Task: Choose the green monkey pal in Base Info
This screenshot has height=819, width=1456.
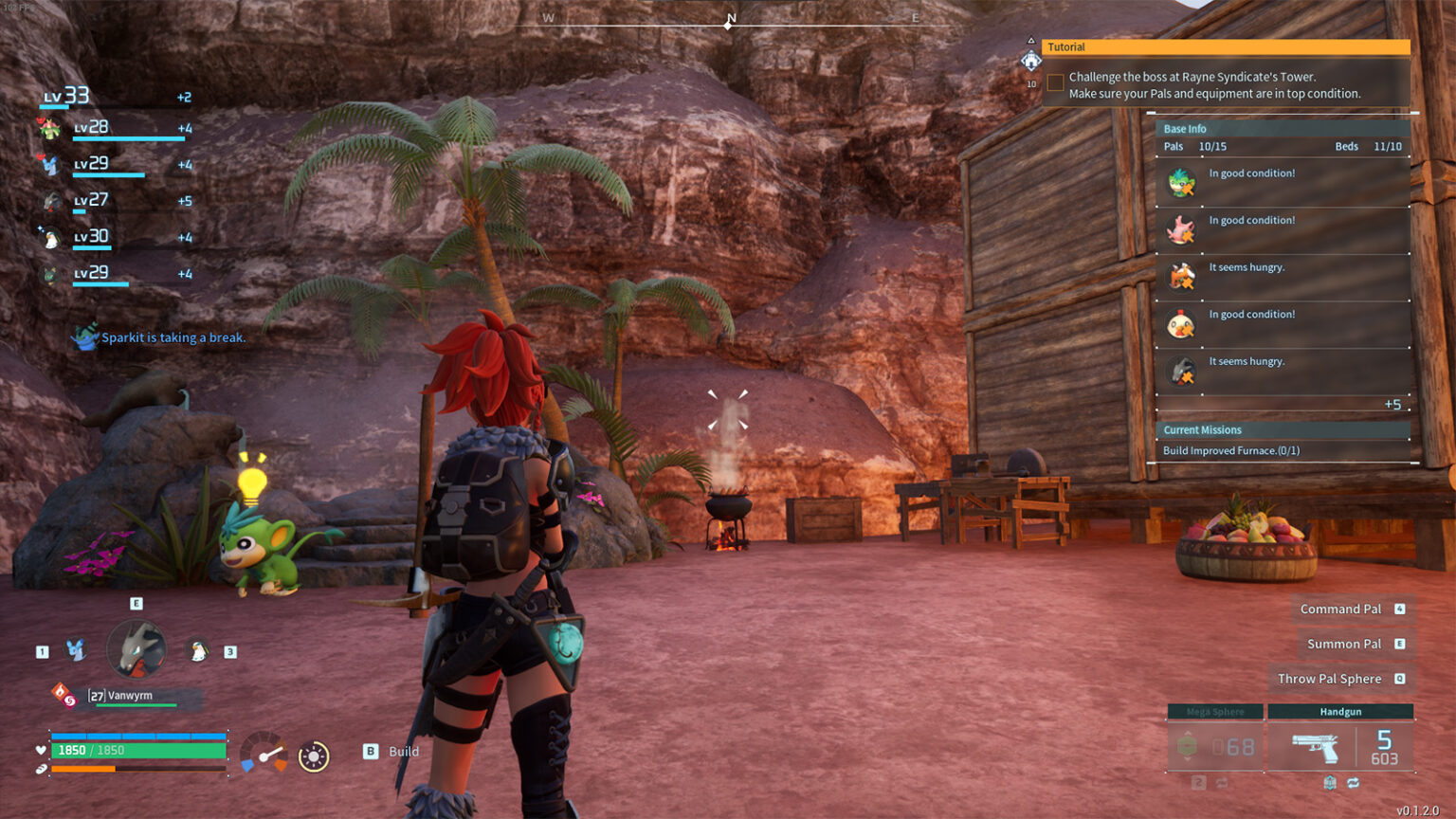Action: coord(1181,183)
